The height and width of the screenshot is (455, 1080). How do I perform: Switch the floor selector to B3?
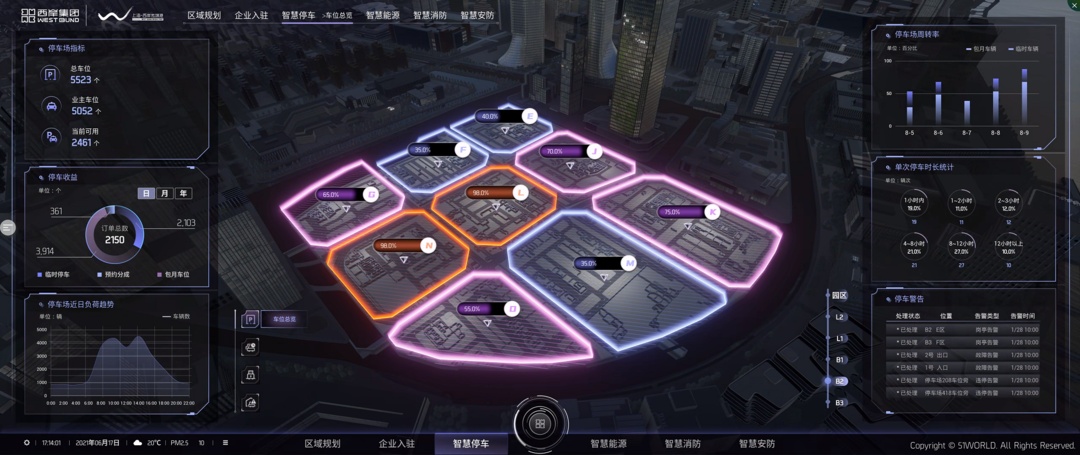pyautogui.click(x=840, y=402)
